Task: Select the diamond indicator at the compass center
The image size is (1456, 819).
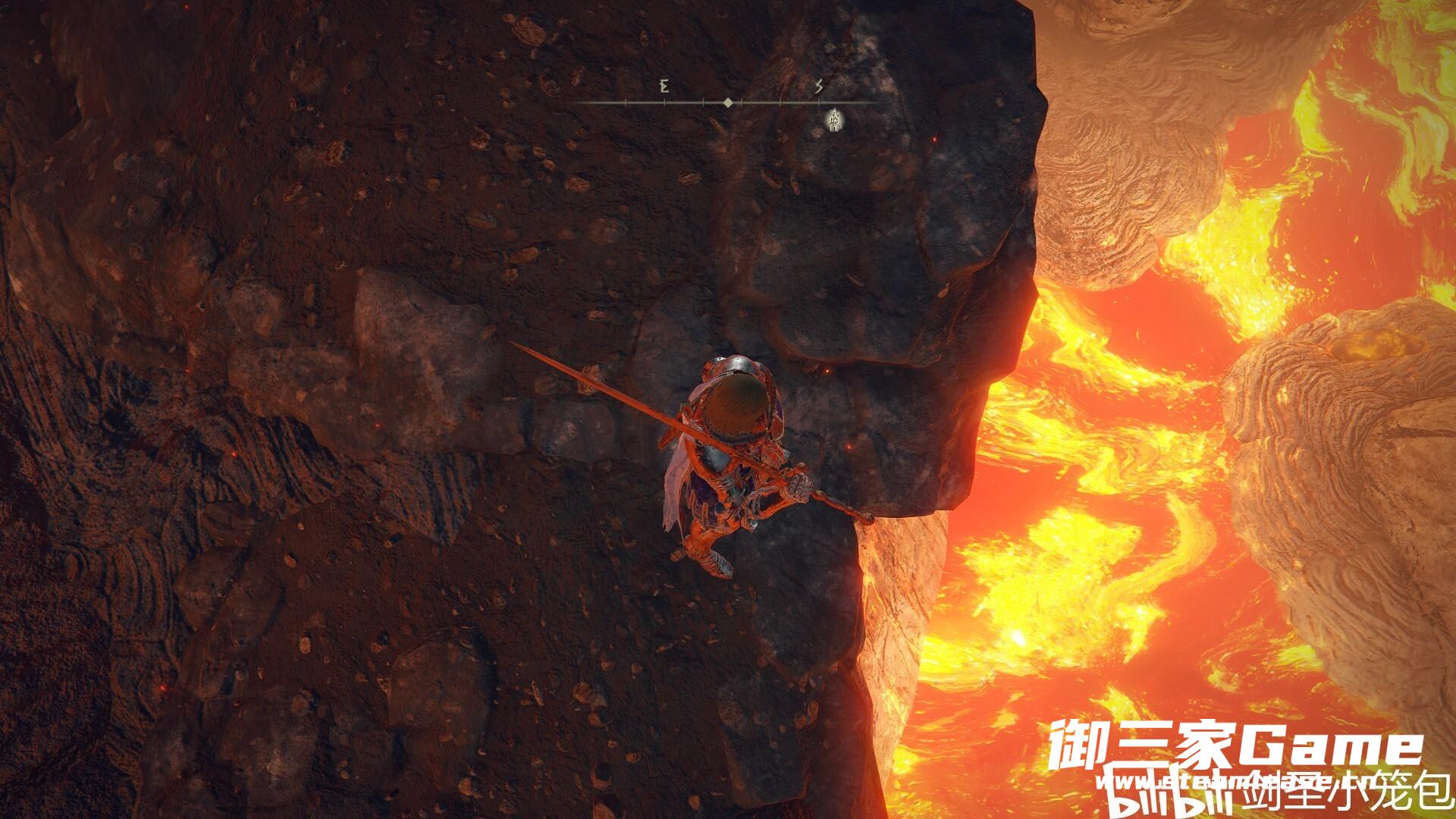Action: click(x=727, y=102)
